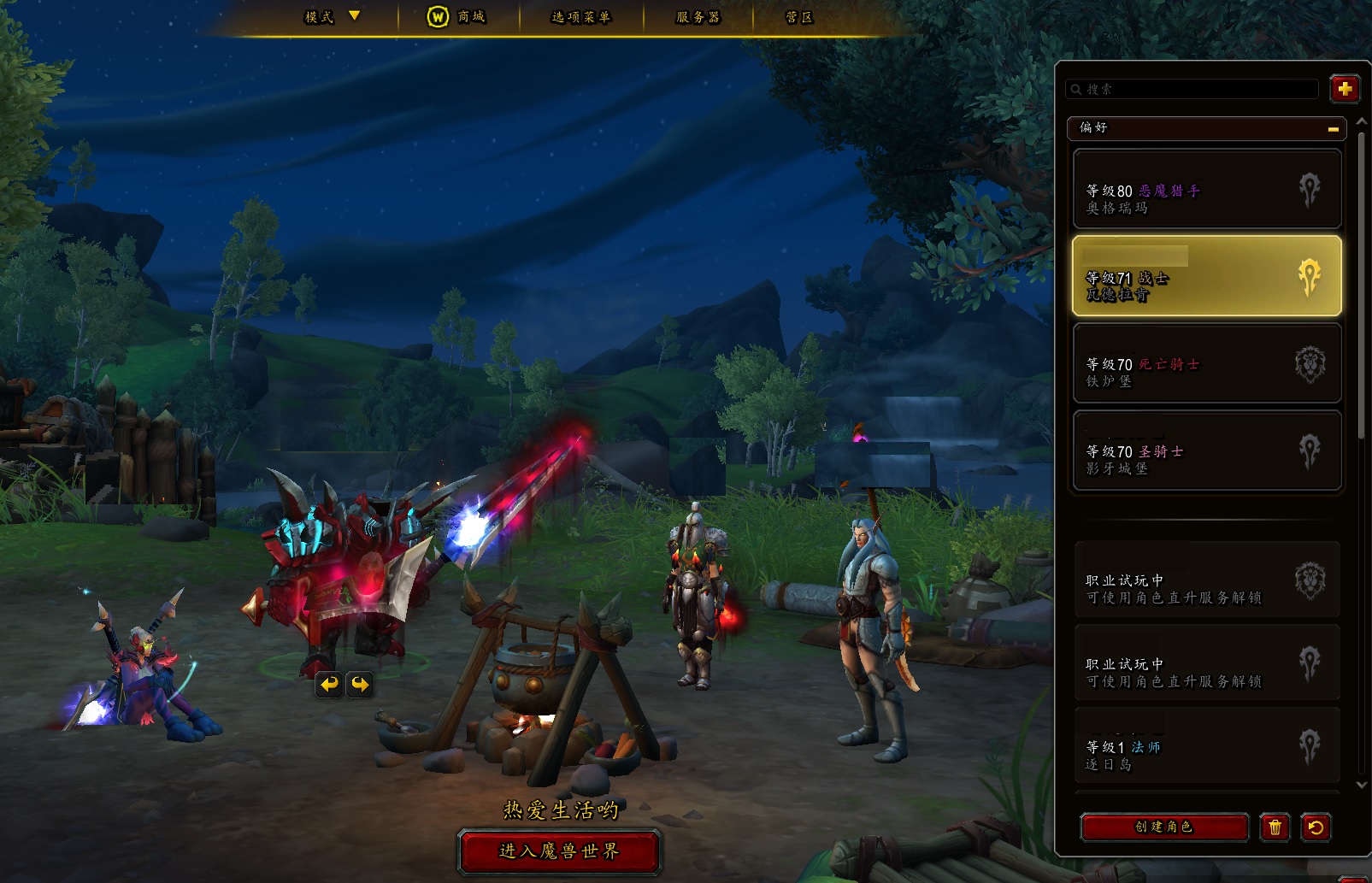Choose the level 70 圣骑士 character
This screenshot has height=883, width=1372.
coord(1206,451)
